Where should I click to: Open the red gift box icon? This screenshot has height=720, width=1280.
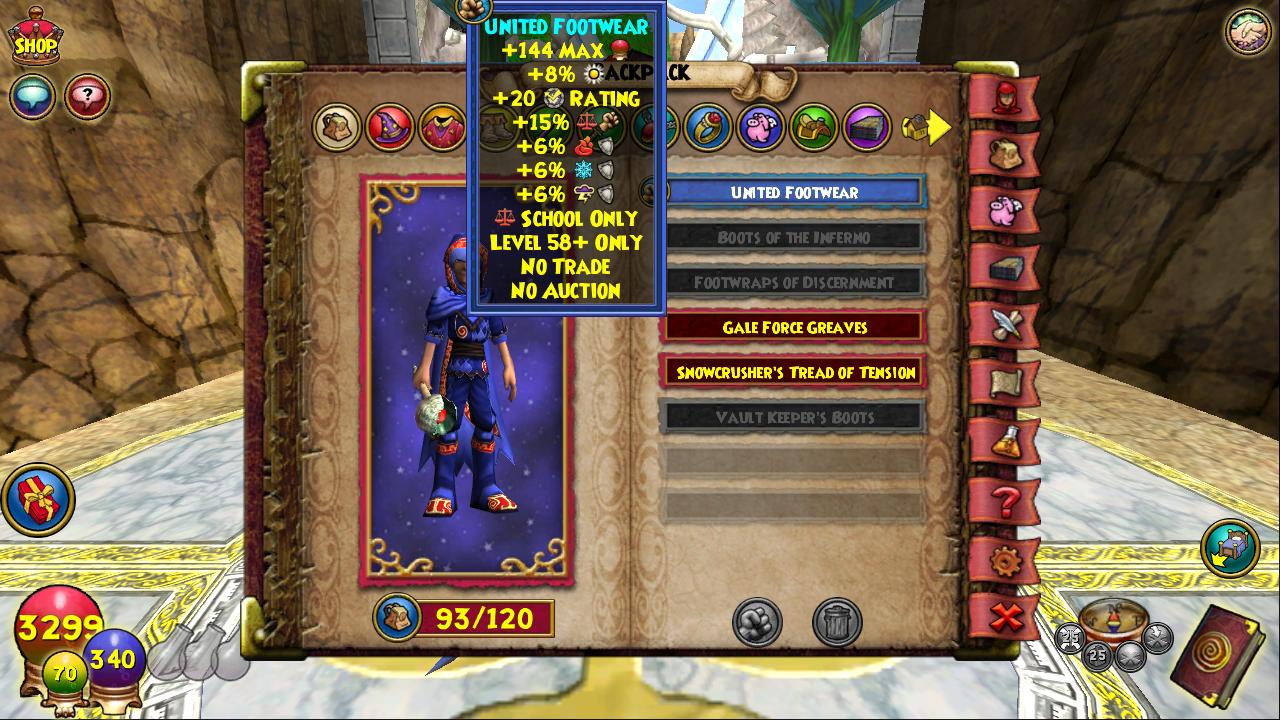(x=38, y=499)
